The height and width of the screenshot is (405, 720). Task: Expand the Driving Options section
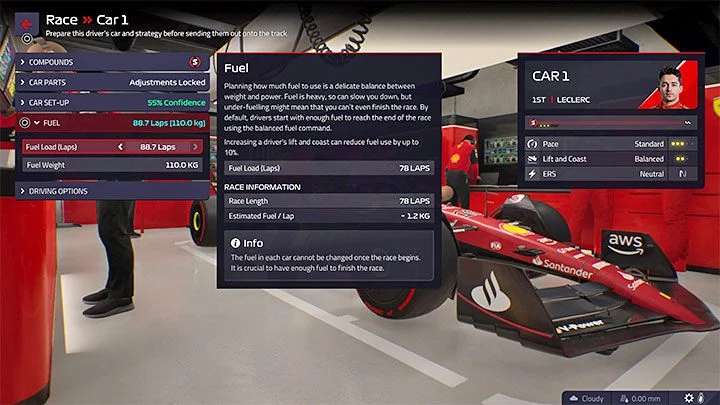(x=112, y=191)
